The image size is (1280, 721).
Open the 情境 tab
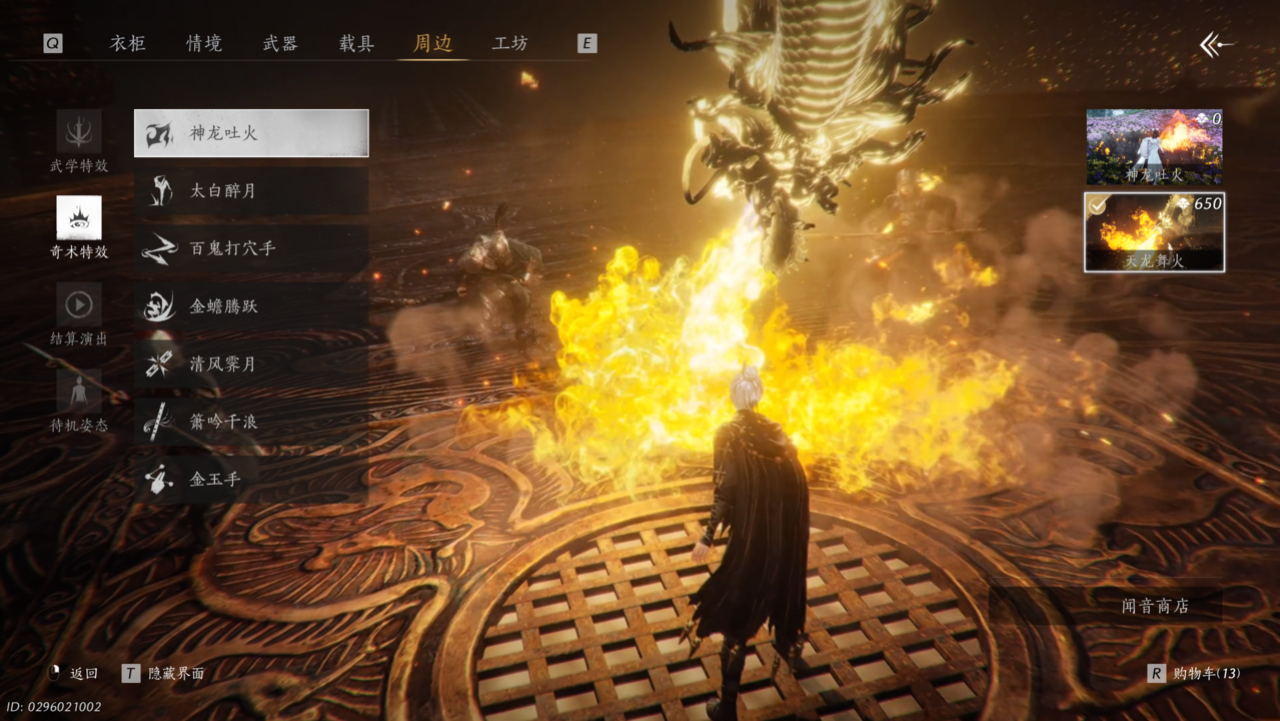pyautogui.click(x=204, y=43)
